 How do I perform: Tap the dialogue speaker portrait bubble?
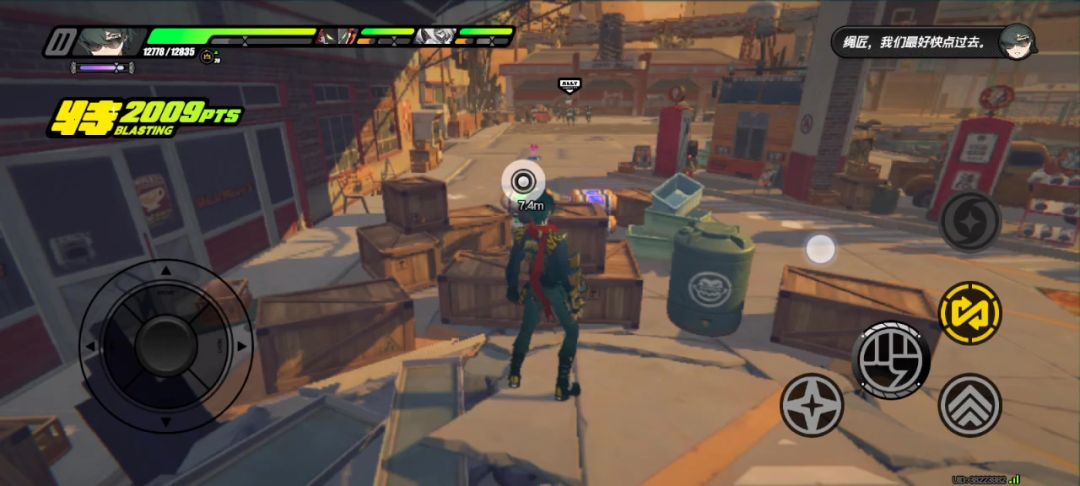(x=1017, y=41)
